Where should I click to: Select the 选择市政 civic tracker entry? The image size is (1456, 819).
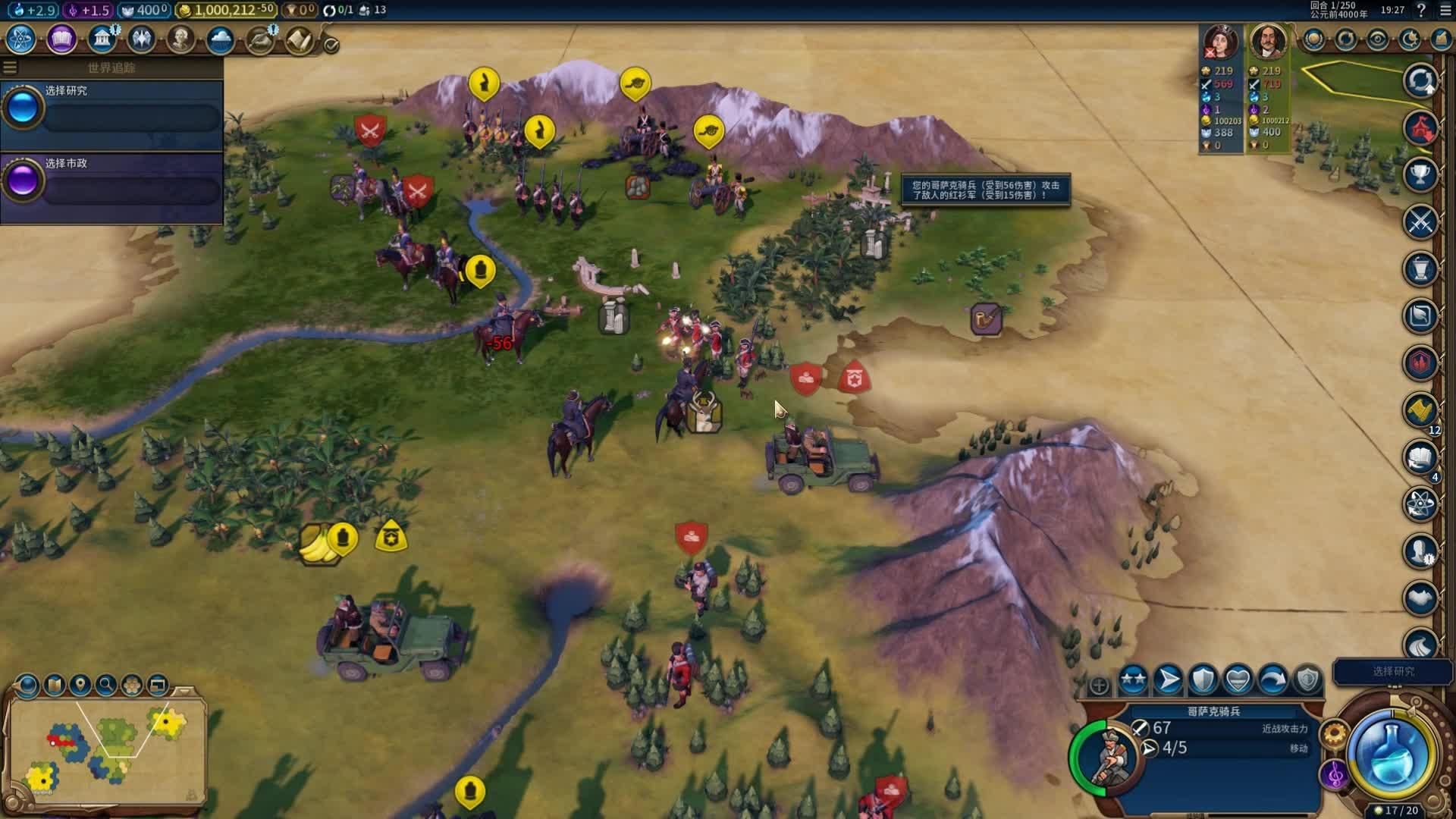coord(112,180)
